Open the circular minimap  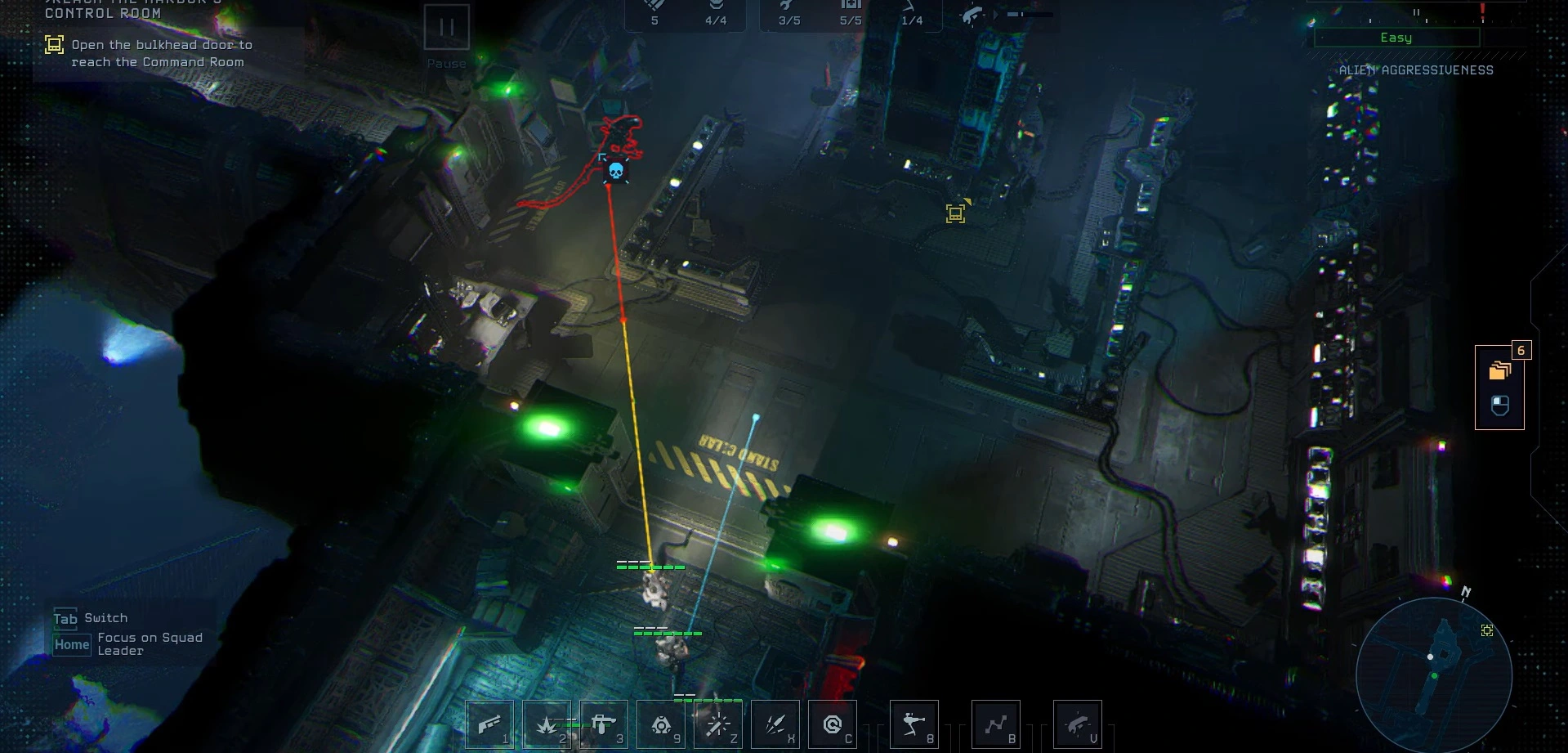(x=1433, y=675)
